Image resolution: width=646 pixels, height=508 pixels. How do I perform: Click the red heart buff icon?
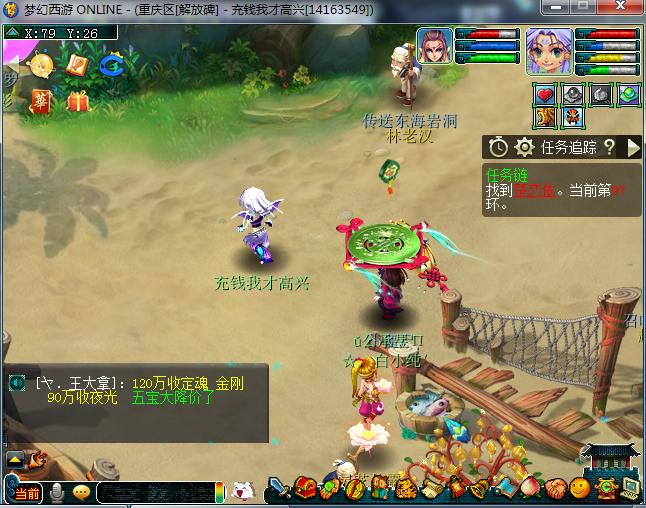(x=545, y=95)
